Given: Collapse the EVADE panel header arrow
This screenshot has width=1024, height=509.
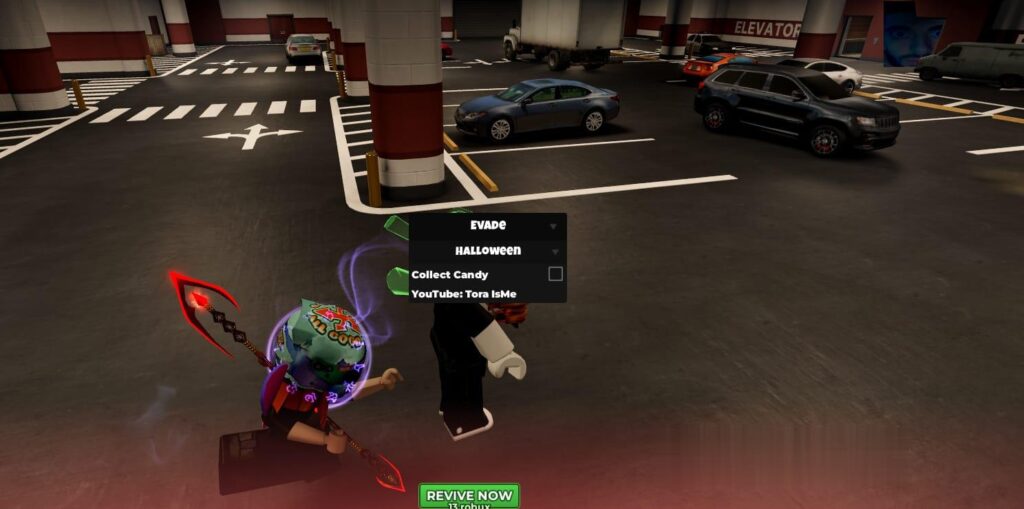Looking at the screenshot, I should [x=553, y=226].
